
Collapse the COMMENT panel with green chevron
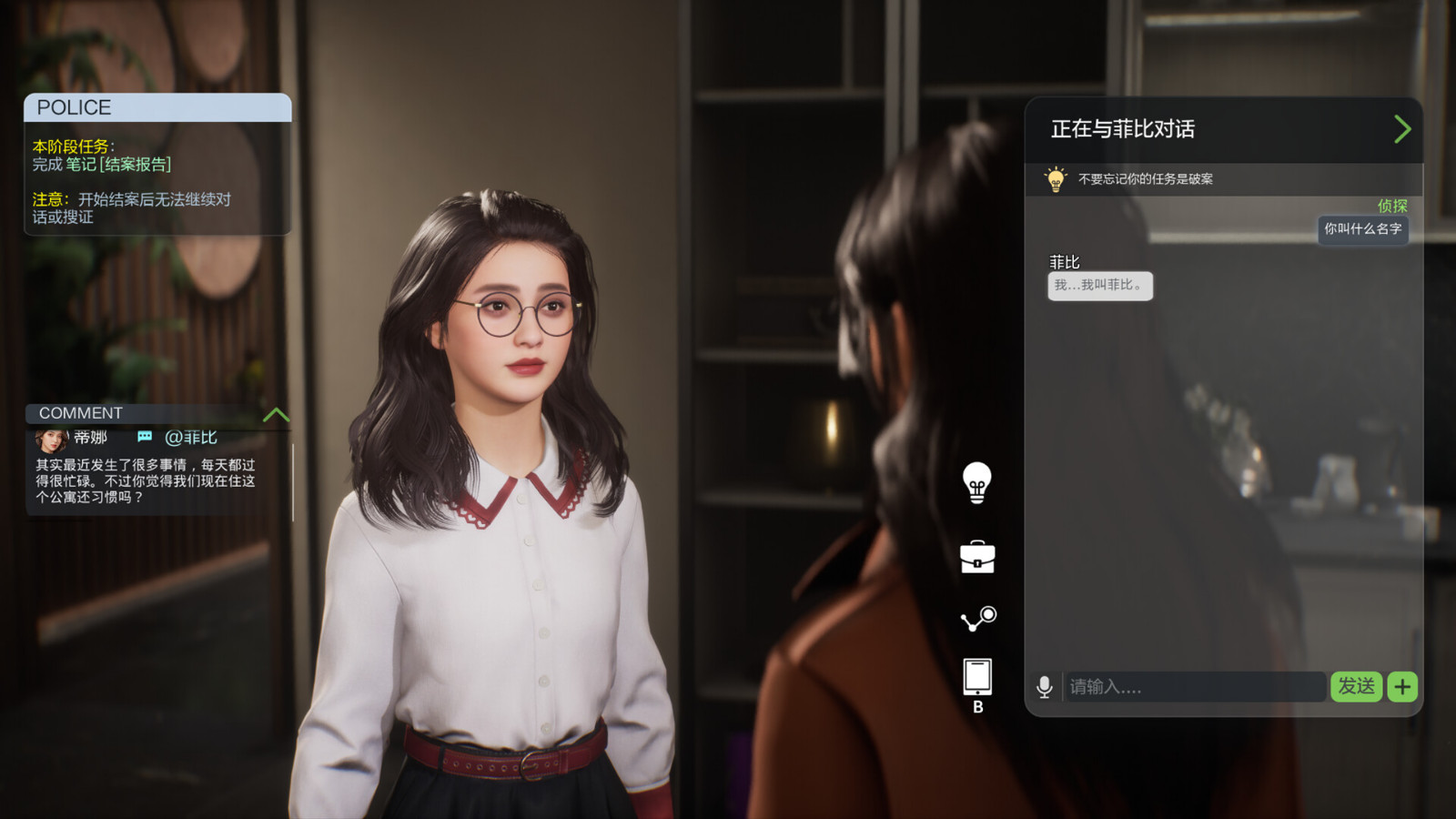(x=276, y=415)
